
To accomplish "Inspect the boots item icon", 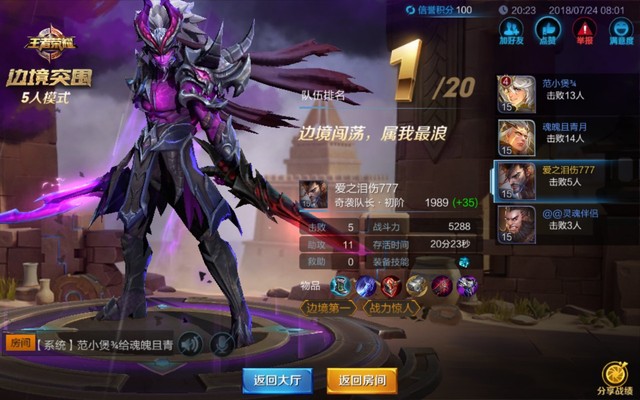I will pyautogui.click(x=343, y=287).
